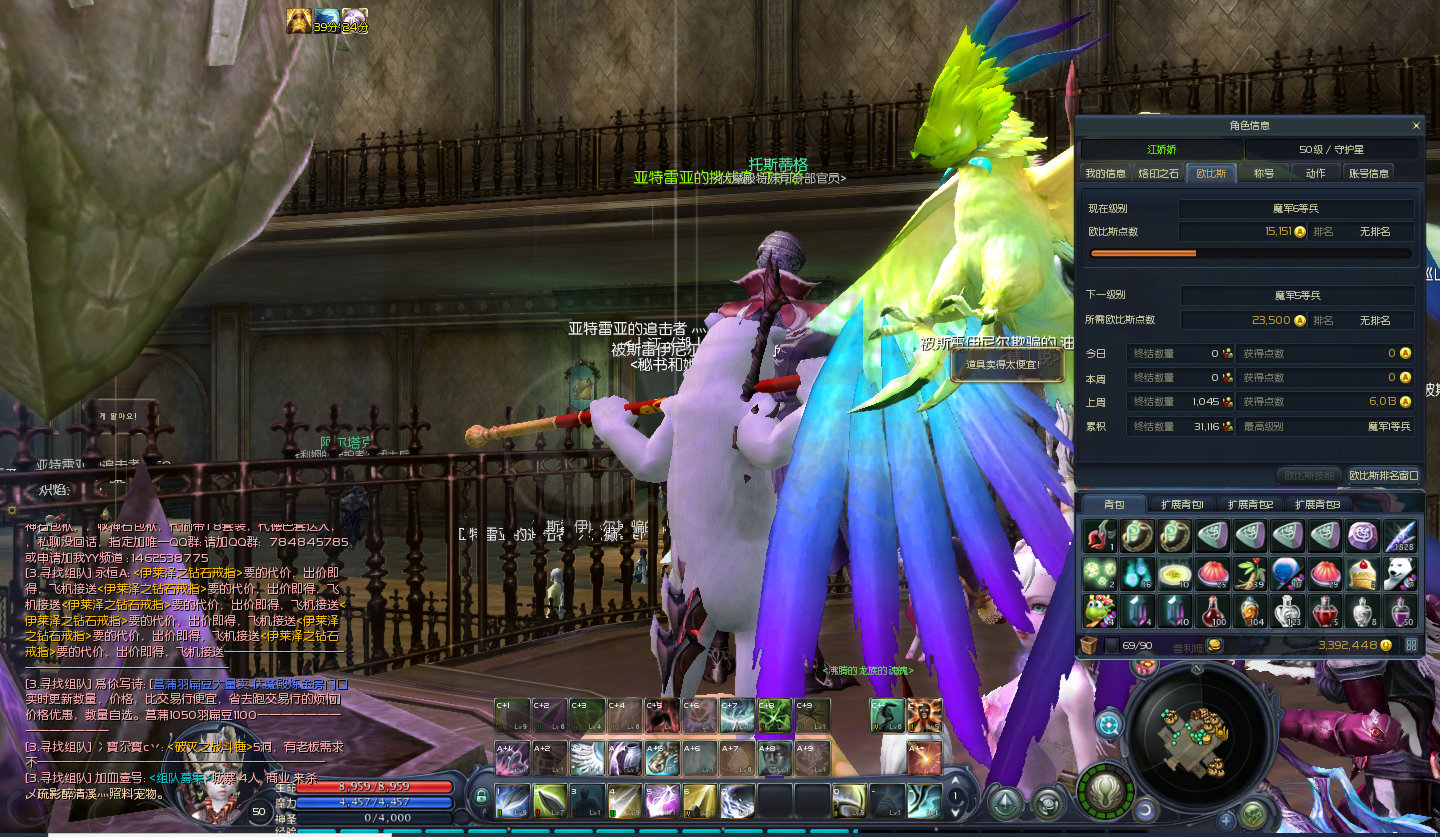Switch to the 扩展背包1 bag tab
This screenshot has width=1440, height=837.
tap(1181, 504)
